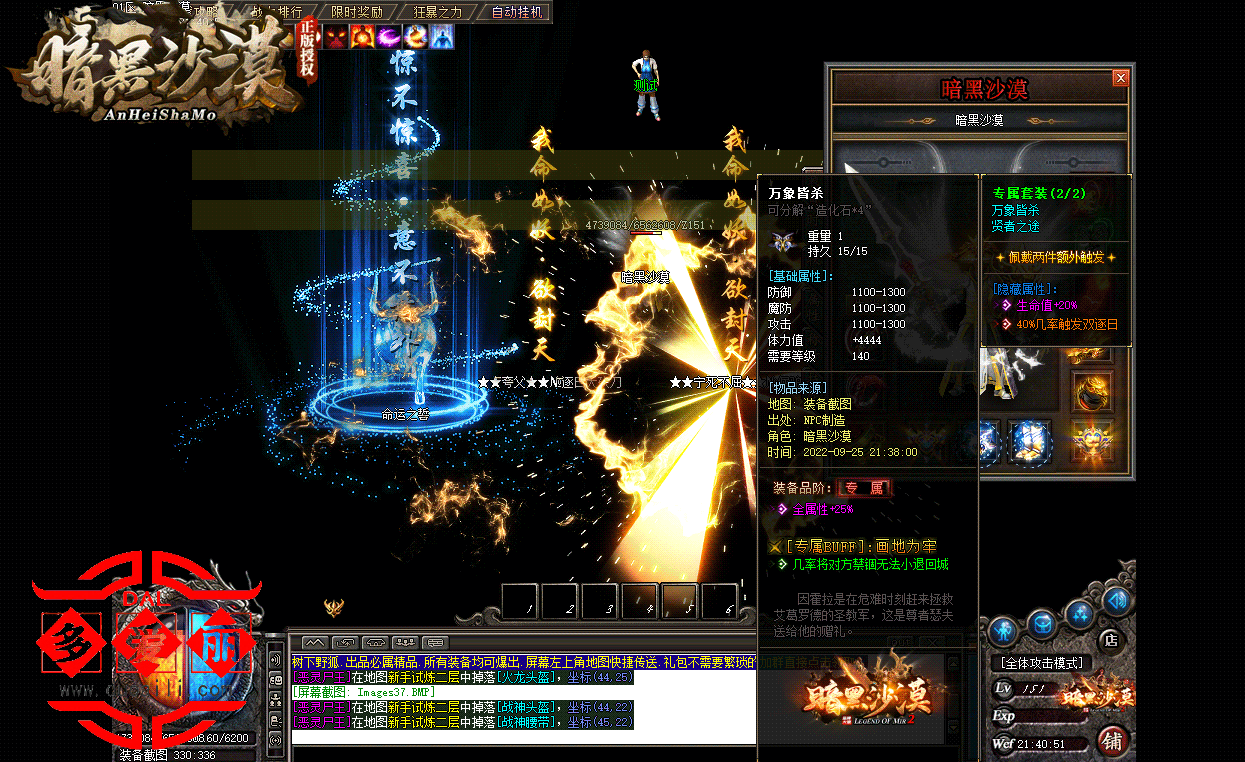Click quick-use belt slot 6
The width and height of the screenshot is (1245, 762).
pos(720,601)
